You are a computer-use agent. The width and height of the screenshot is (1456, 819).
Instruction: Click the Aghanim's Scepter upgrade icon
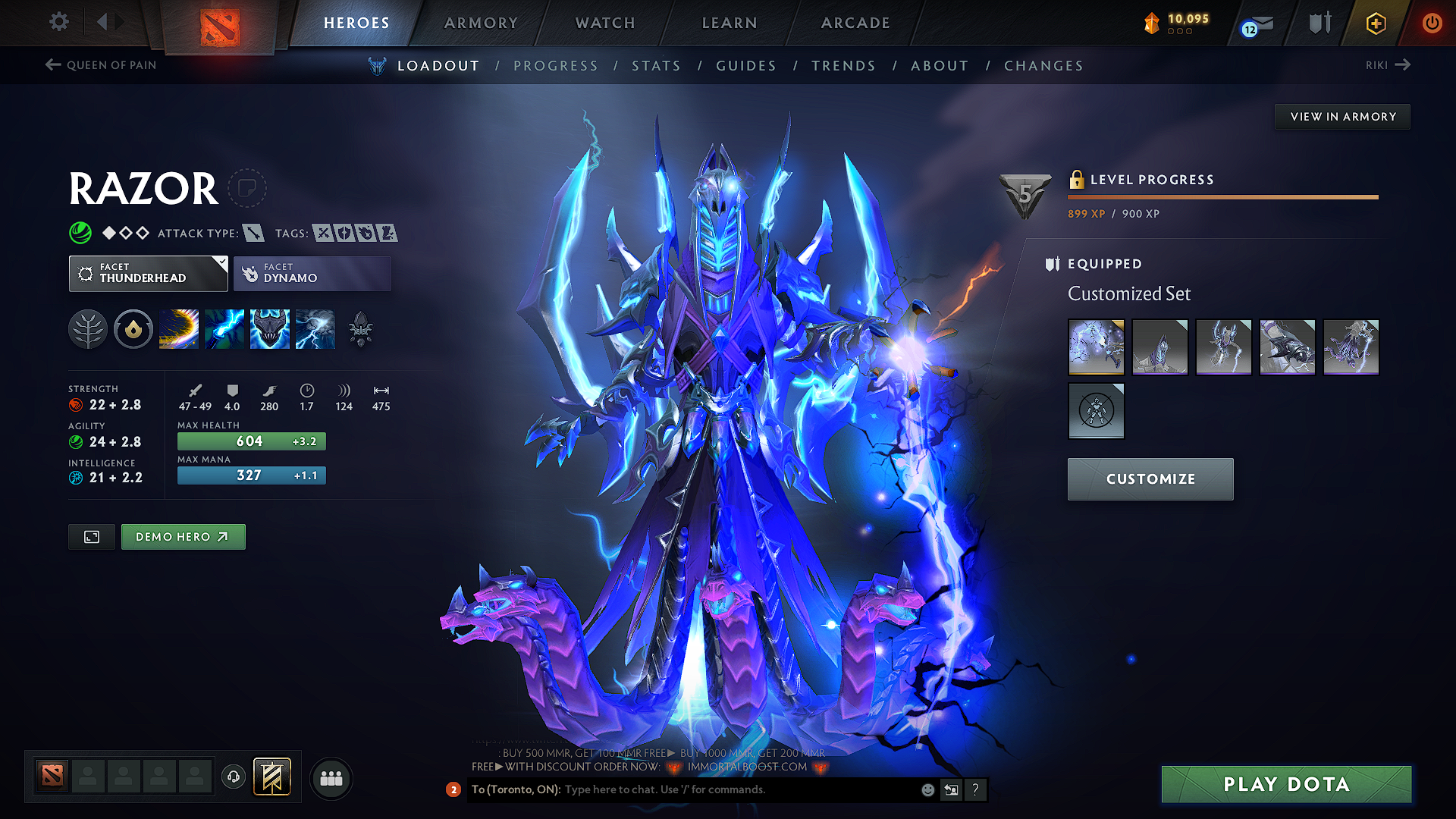pyautogui.click(x=362, y=328)
